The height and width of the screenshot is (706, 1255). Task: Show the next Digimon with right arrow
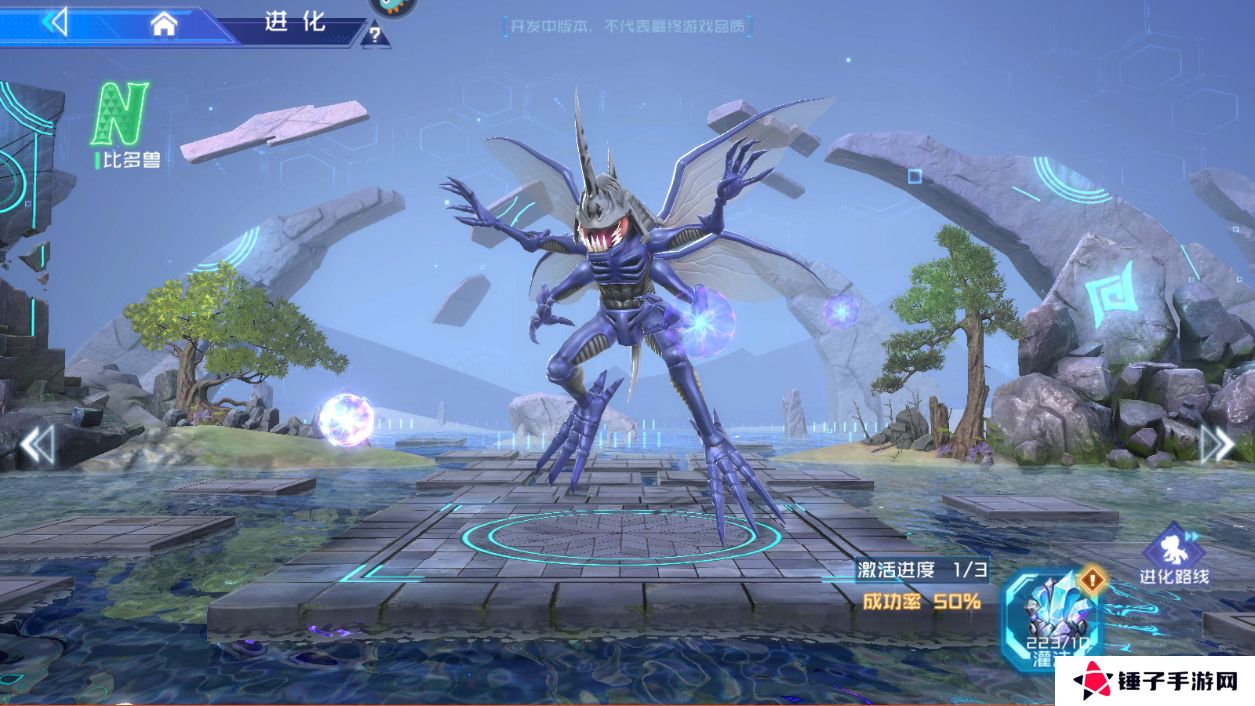click(1216, 443)
